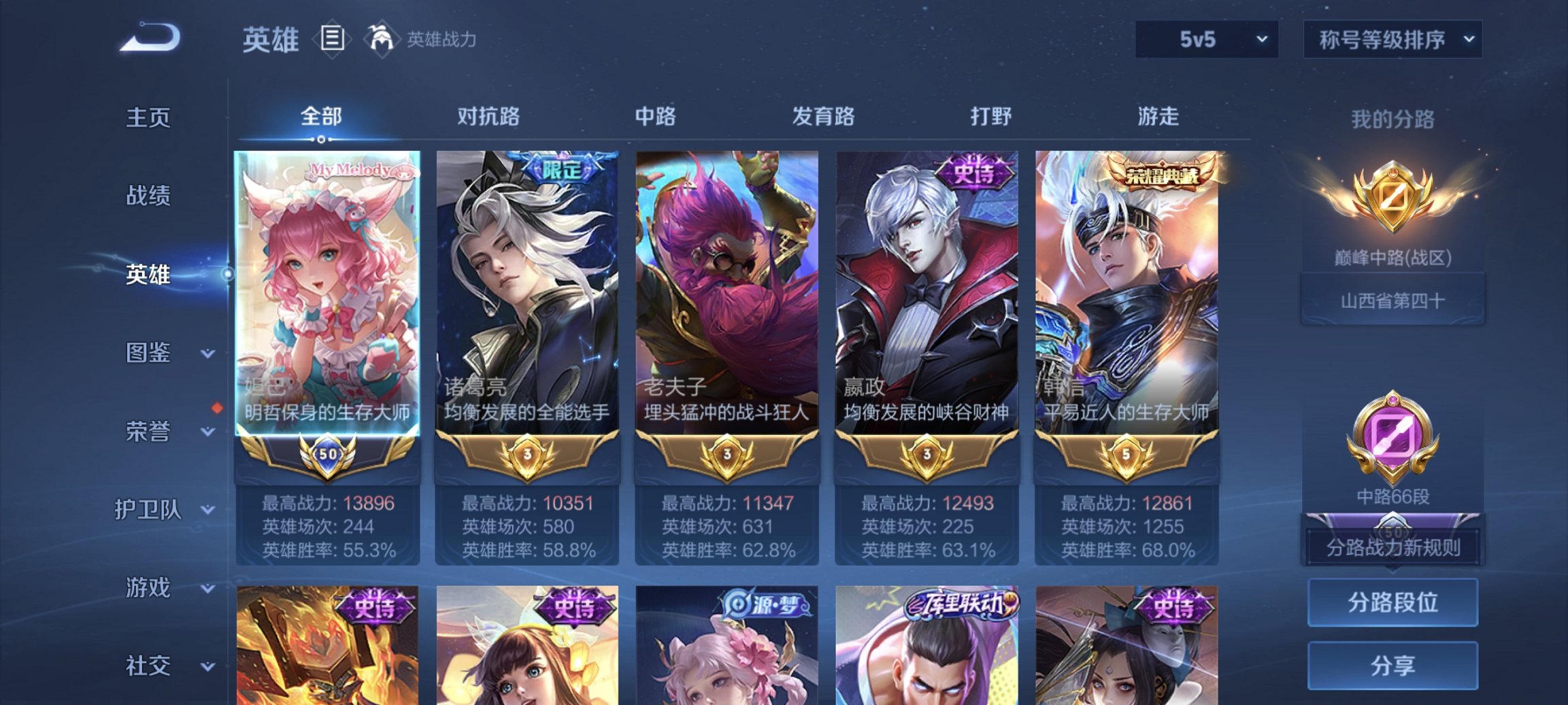
Task: Click the hero list icon beside 英雄 title
Action: tap(331, 39)
